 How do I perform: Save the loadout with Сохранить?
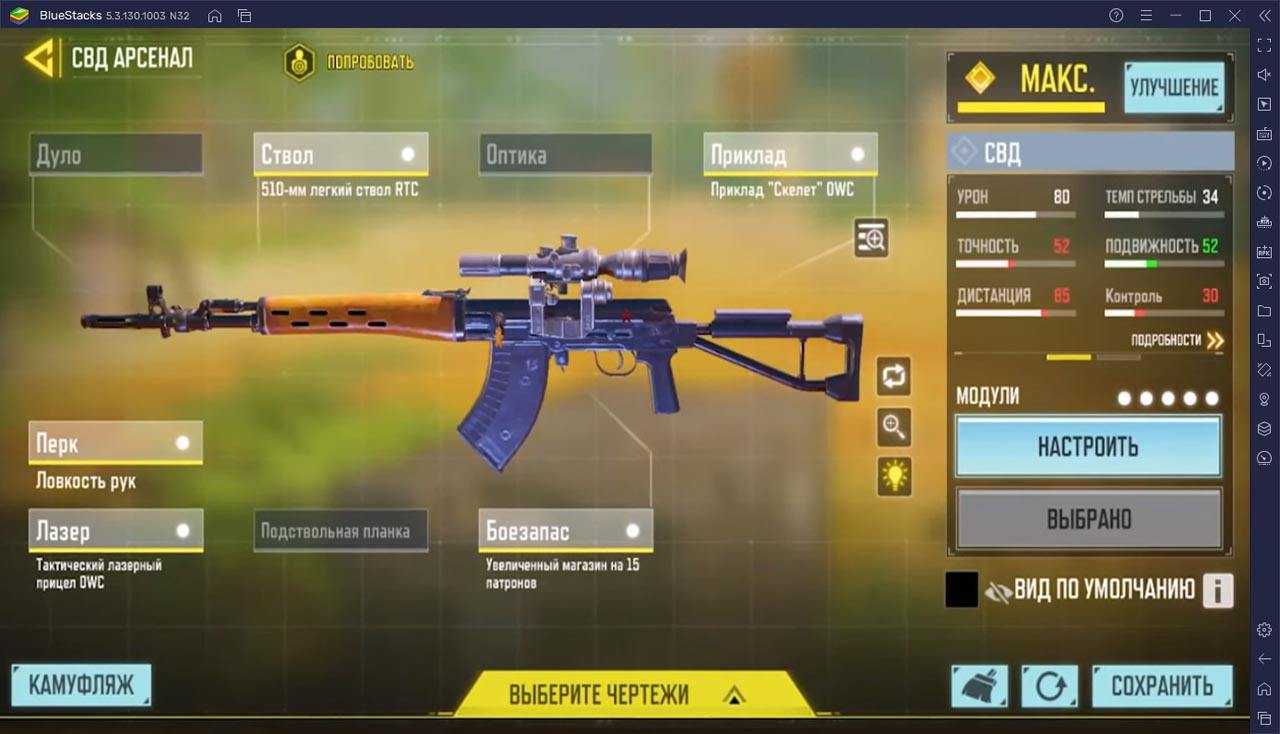tap(1162, 686)
